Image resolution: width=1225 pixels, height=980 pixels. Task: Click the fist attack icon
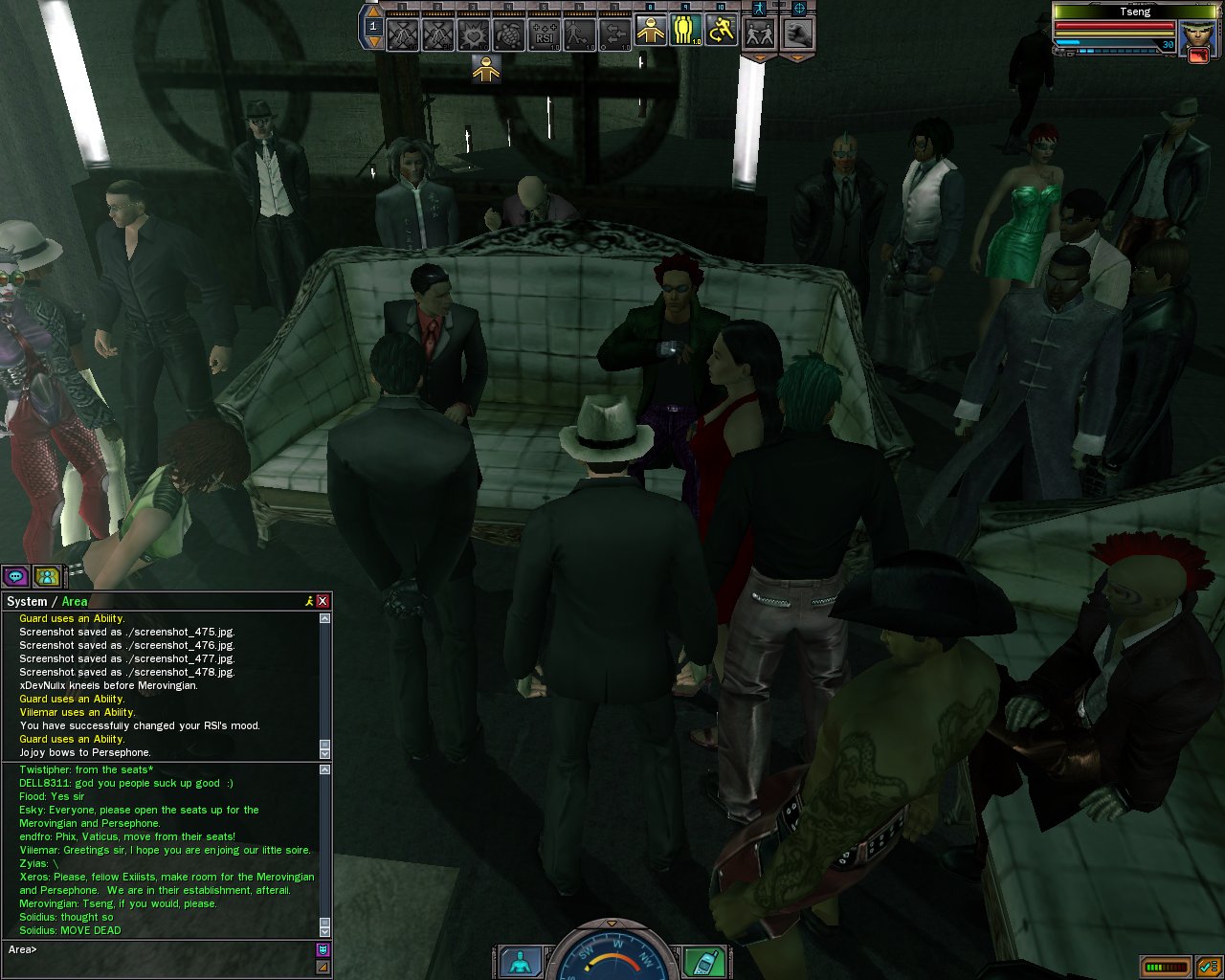click(798, 33)
